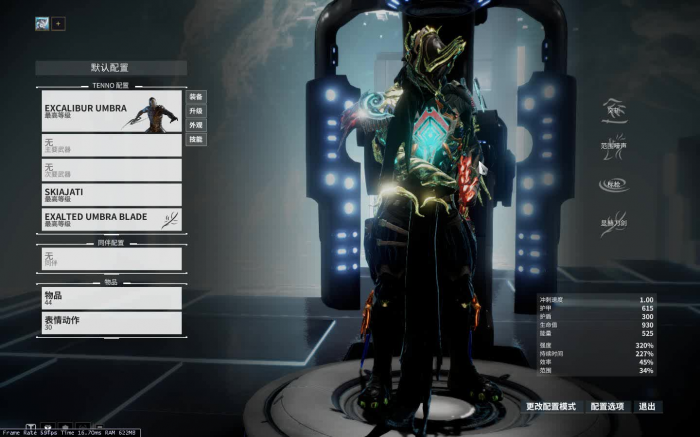Open the empty secondary weapon slot (次要武器)
Viewport: 700px width, 437px height.
tap(111, 170)
